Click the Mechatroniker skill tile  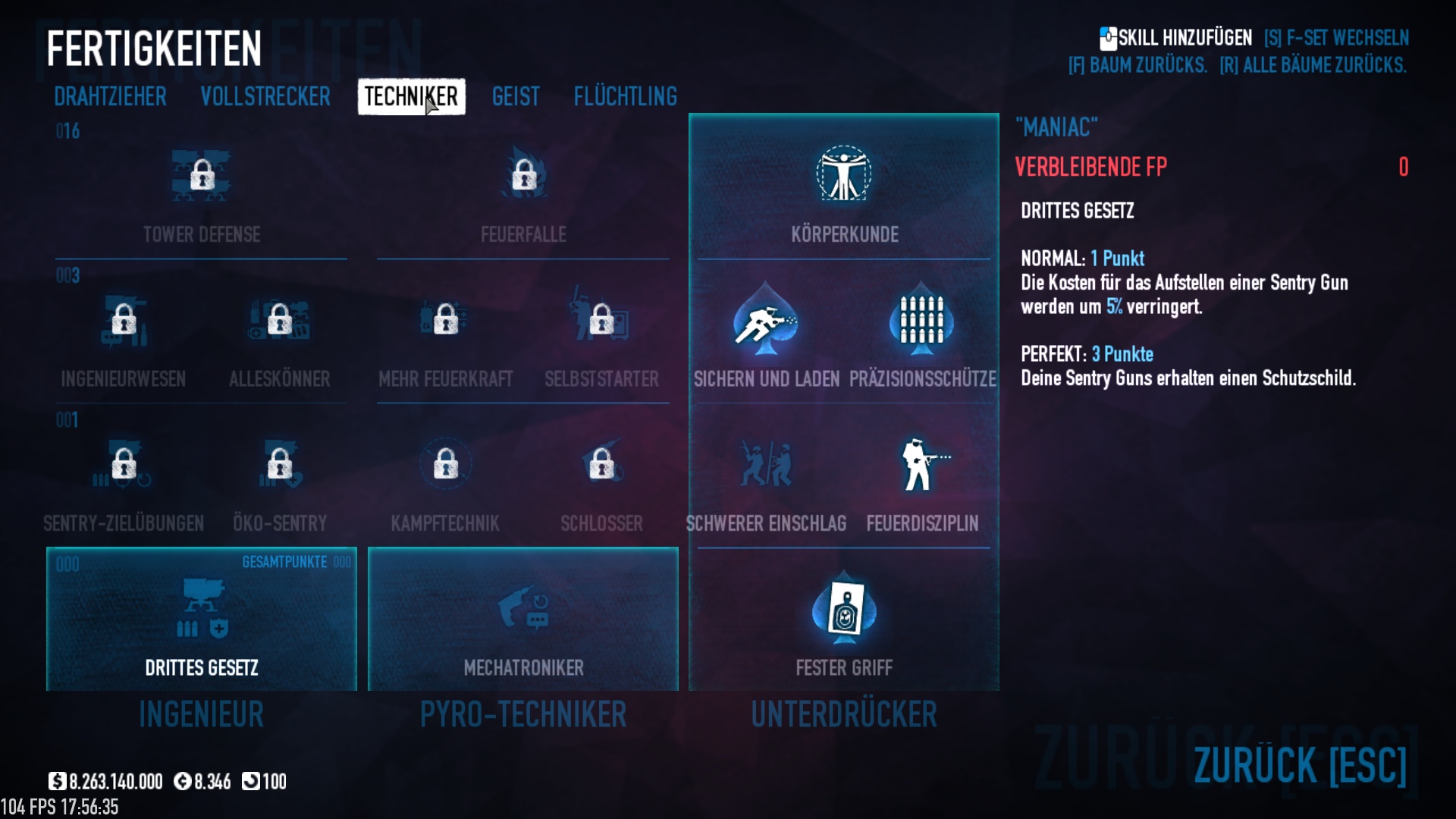click(523, 619)
